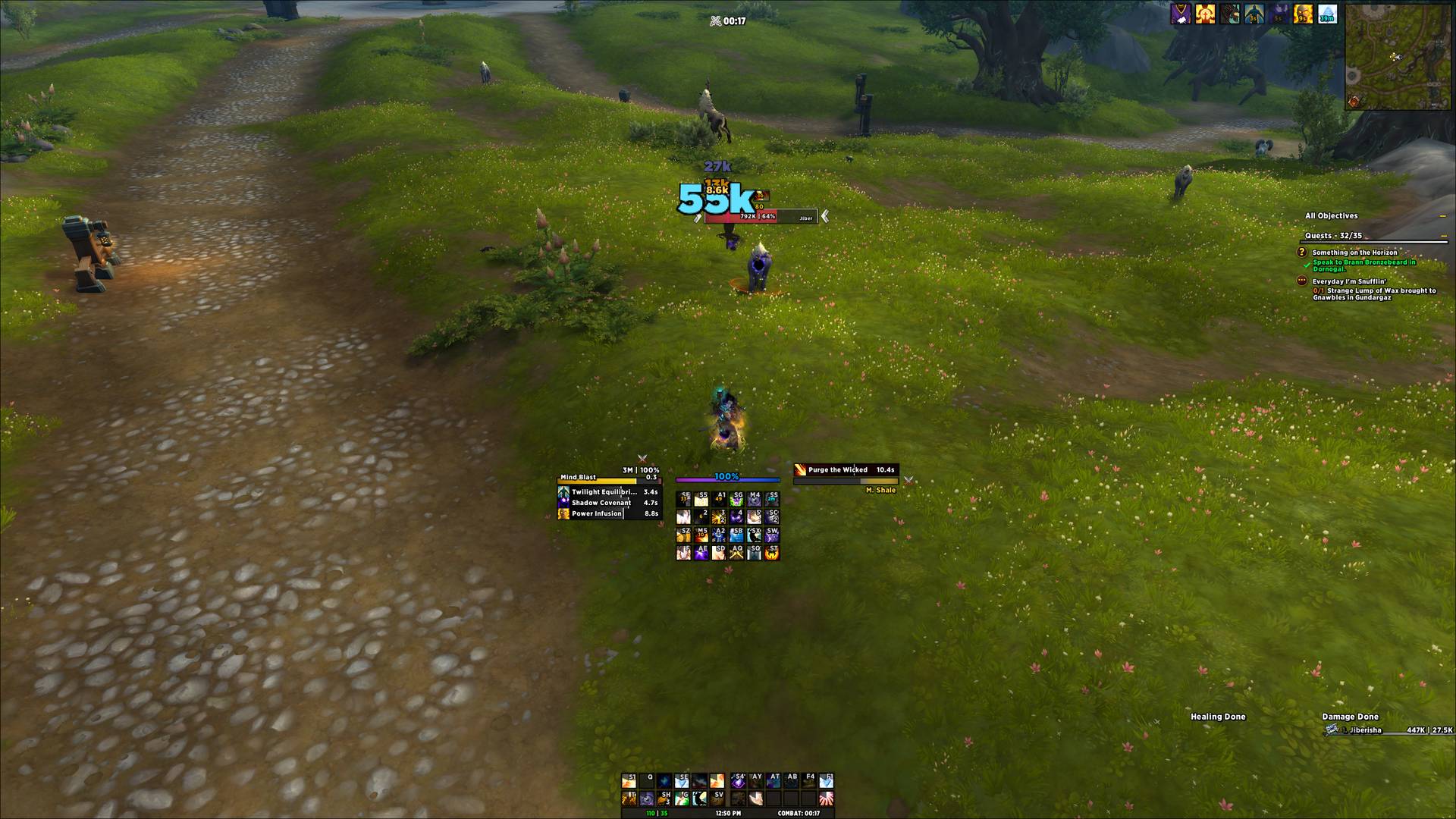
Task: Open the "Everyday I'm Snufflin'" quest entry
Action: [x=1349, y=281]
